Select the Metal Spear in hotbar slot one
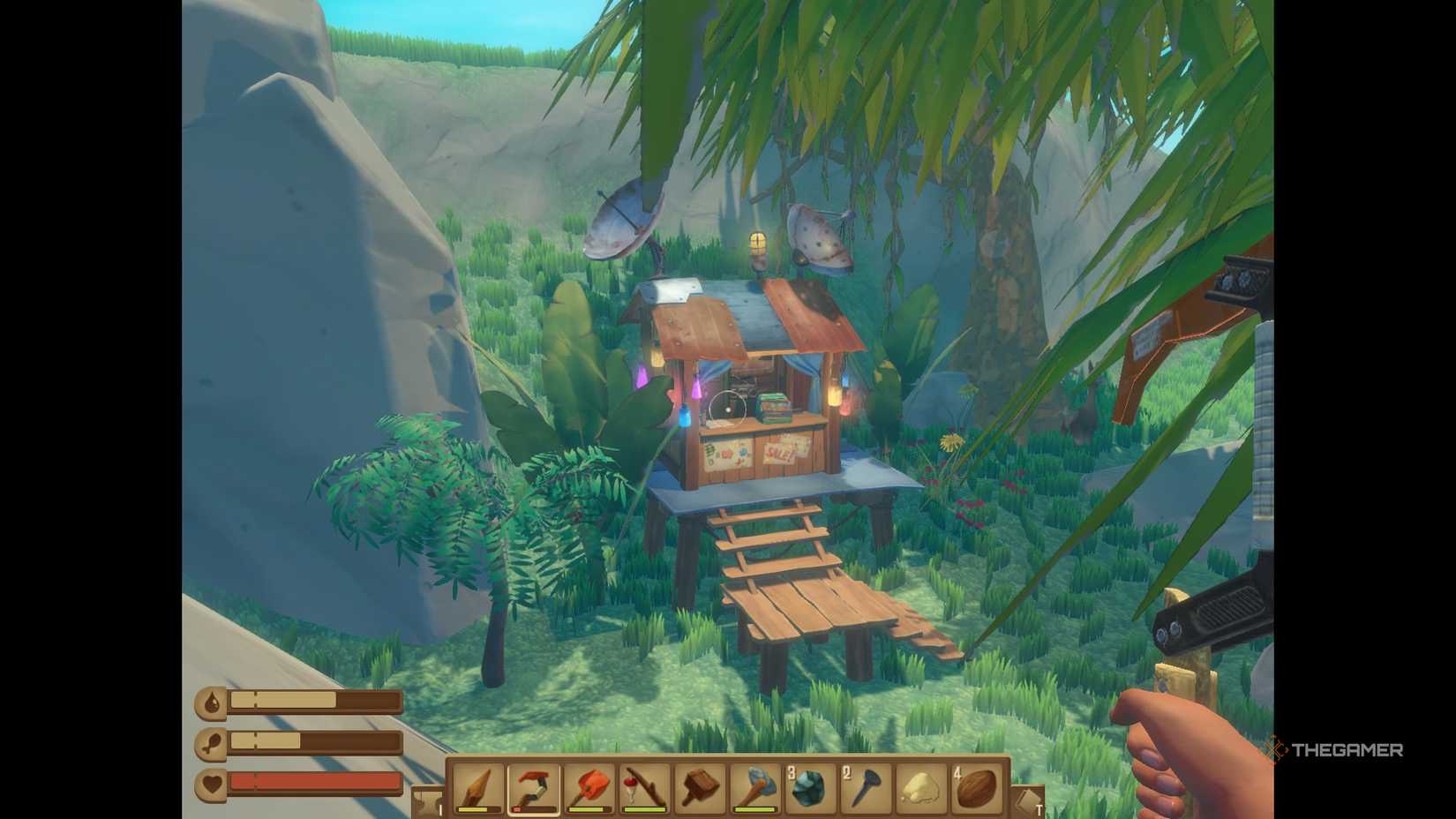1456x819 pixels. click(x=477, y=791)
